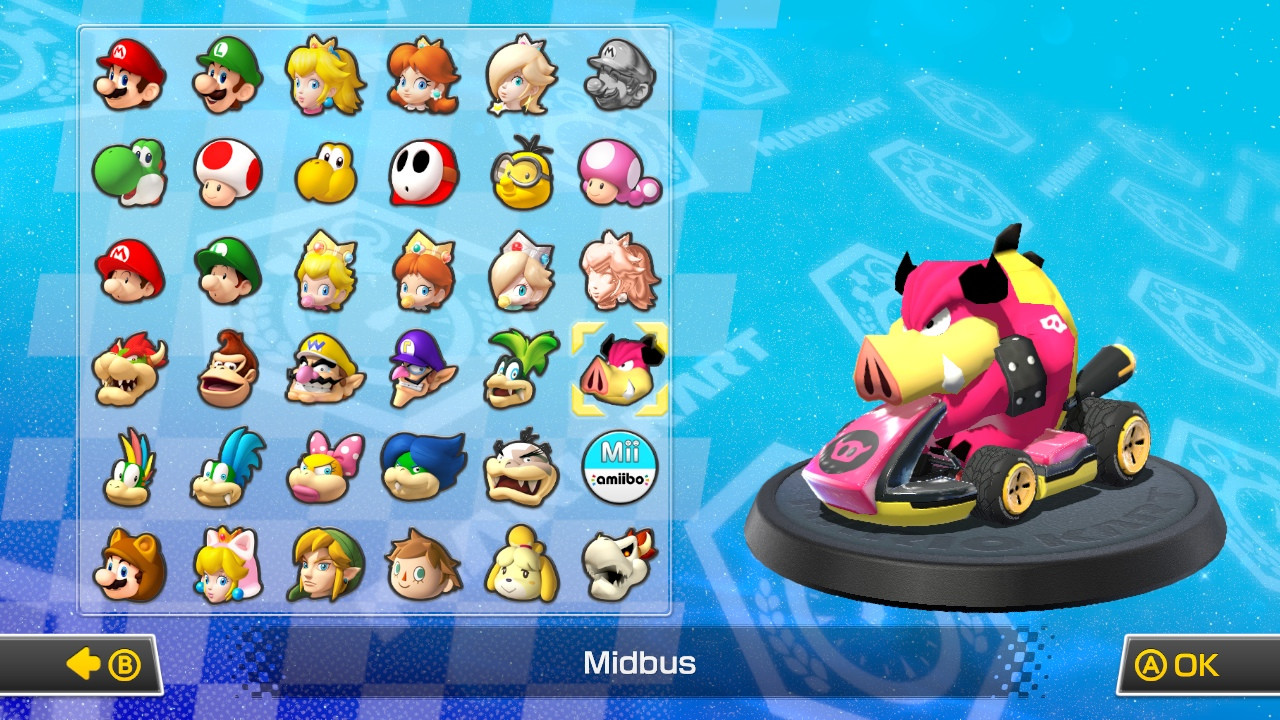Viewport: 1280px width, 720px height.
Task: Select Luigi from the character grid
Action: (226, 75)
